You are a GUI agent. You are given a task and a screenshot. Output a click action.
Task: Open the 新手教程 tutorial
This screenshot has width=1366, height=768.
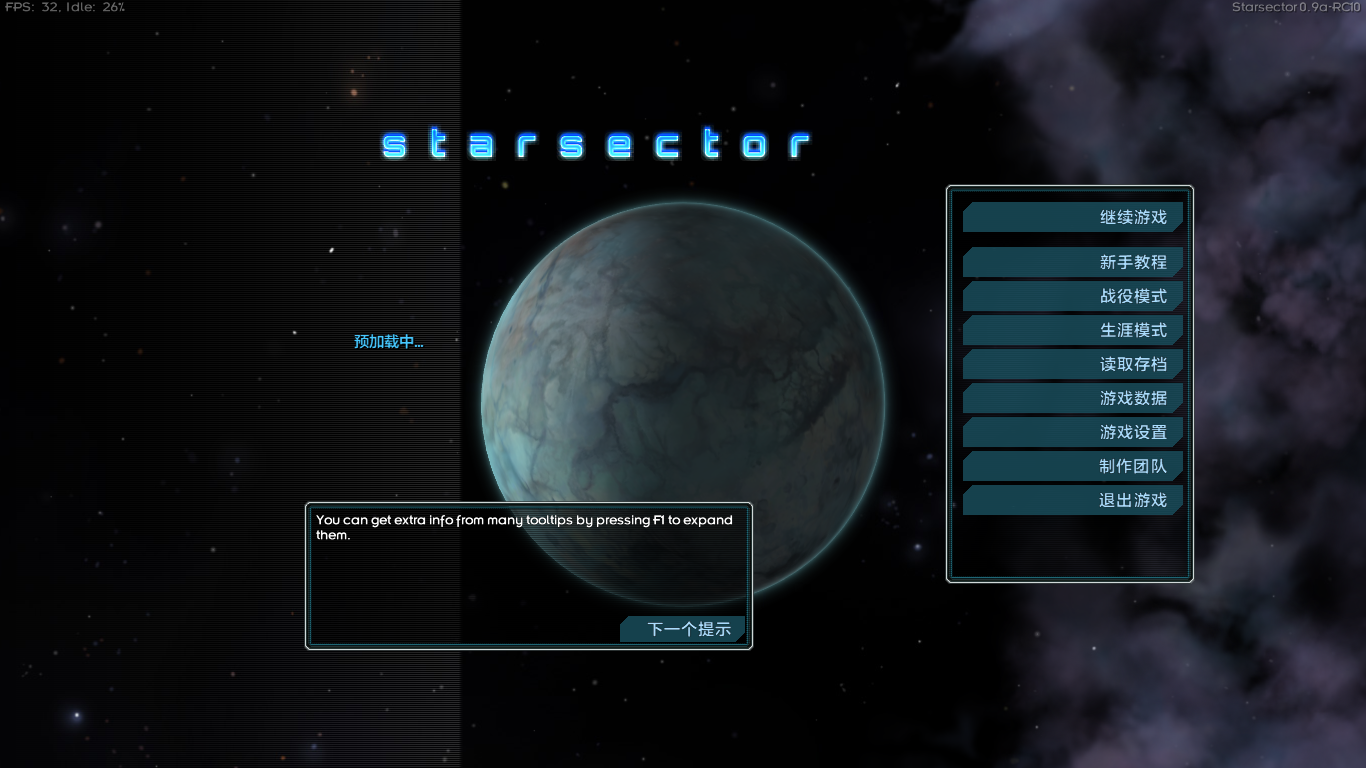[x=1073, y=262]
